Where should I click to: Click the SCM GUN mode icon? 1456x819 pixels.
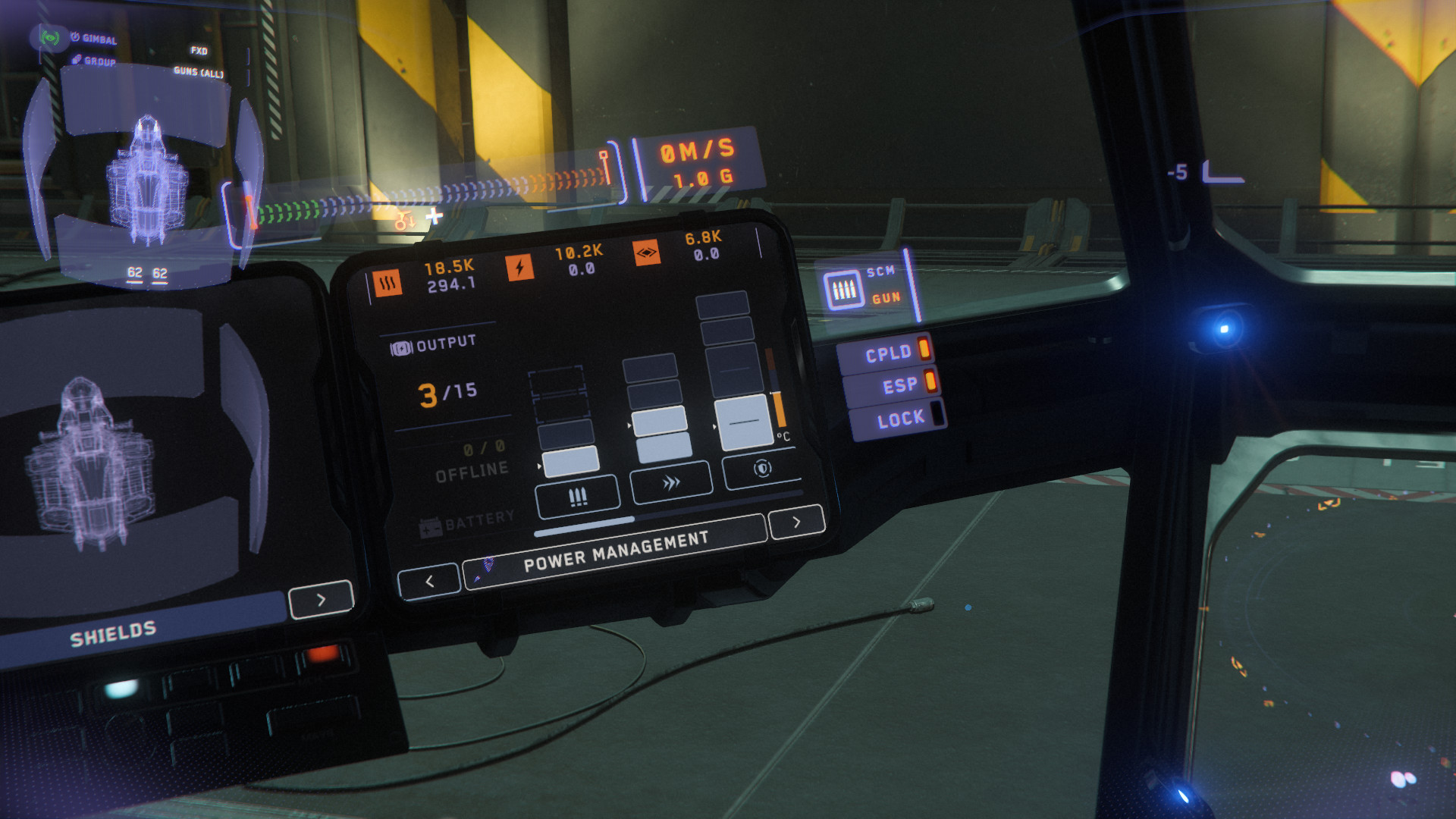click(844, 289)
